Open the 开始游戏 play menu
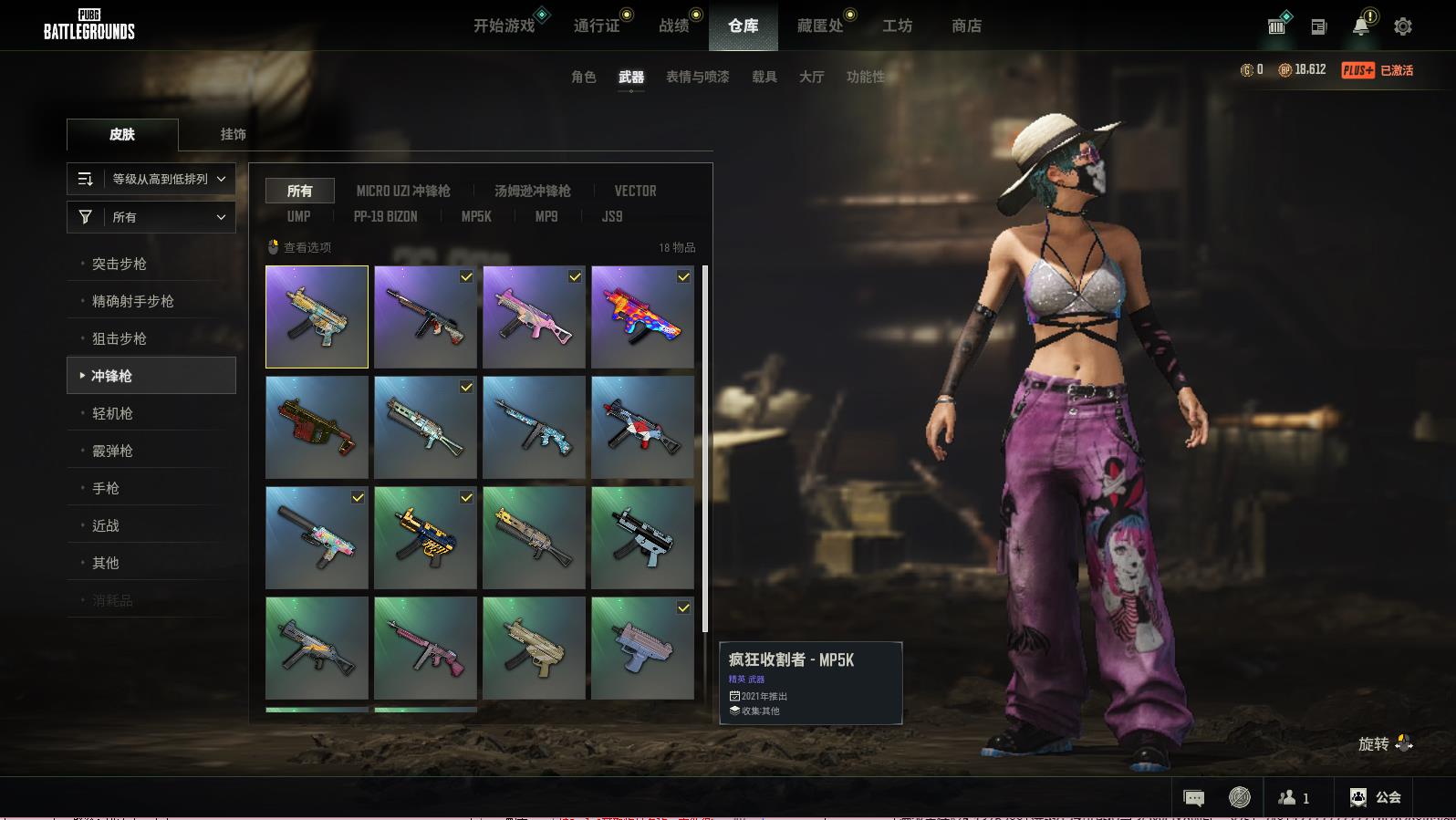1456x820 pixels. [504, 26]
